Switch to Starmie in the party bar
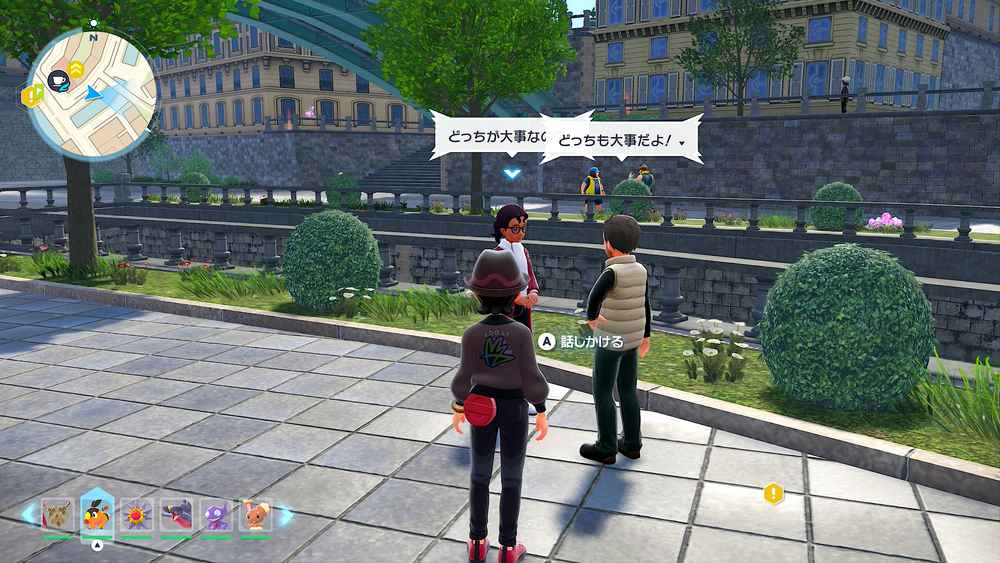This screenshot has width=1000, height=563. 135,516
